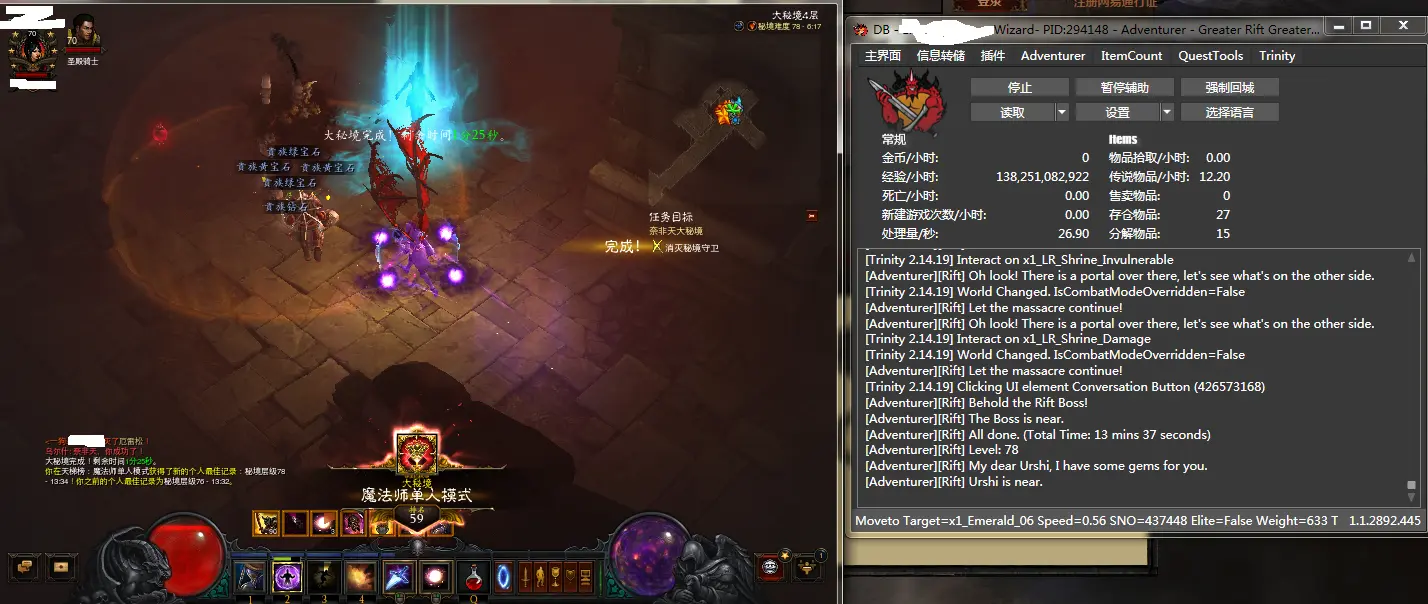Select the Templar follower portrait
1428x604 pixels.
83,32
